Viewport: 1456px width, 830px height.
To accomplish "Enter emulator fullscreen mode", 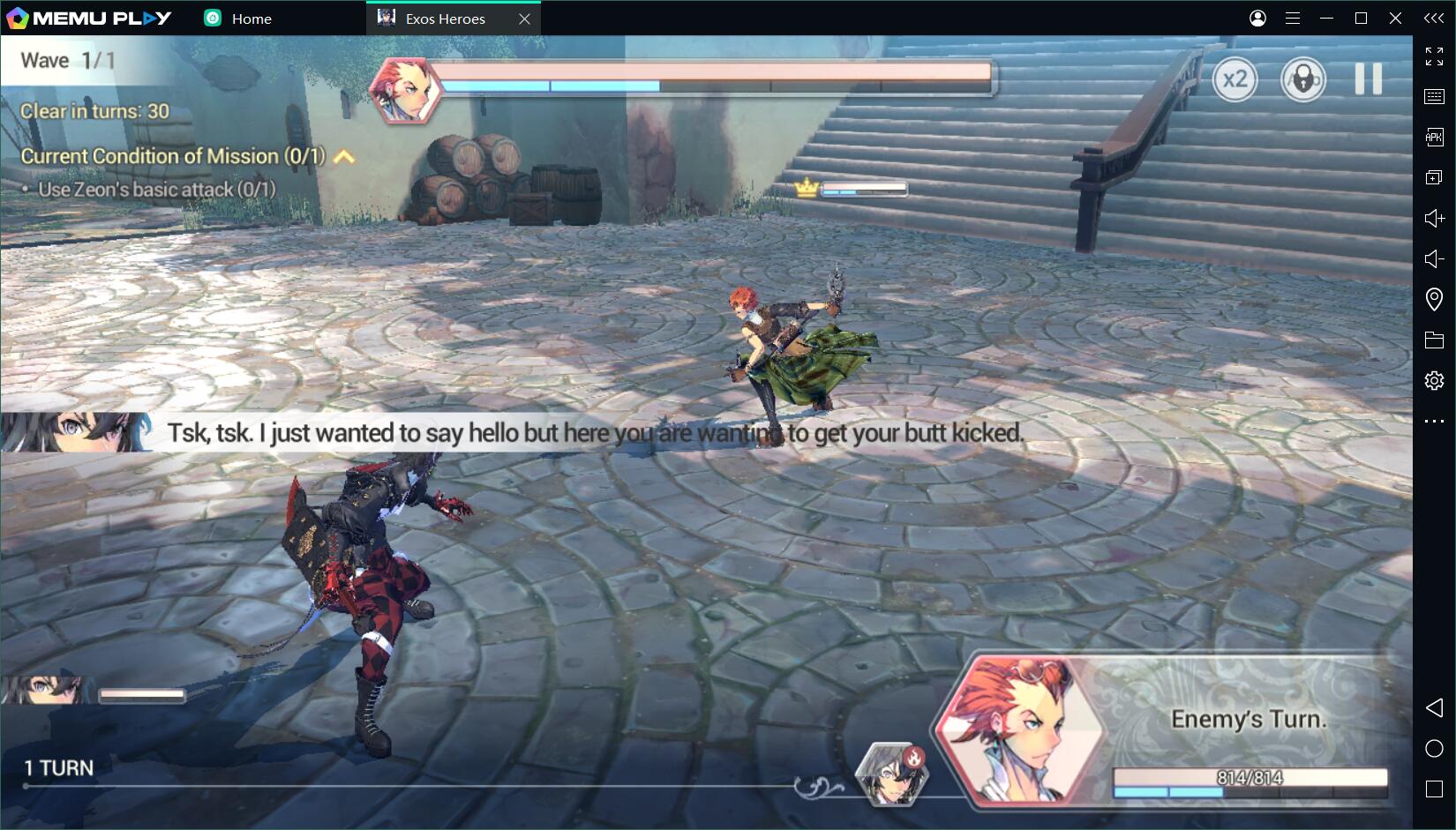I will 1434,56.
